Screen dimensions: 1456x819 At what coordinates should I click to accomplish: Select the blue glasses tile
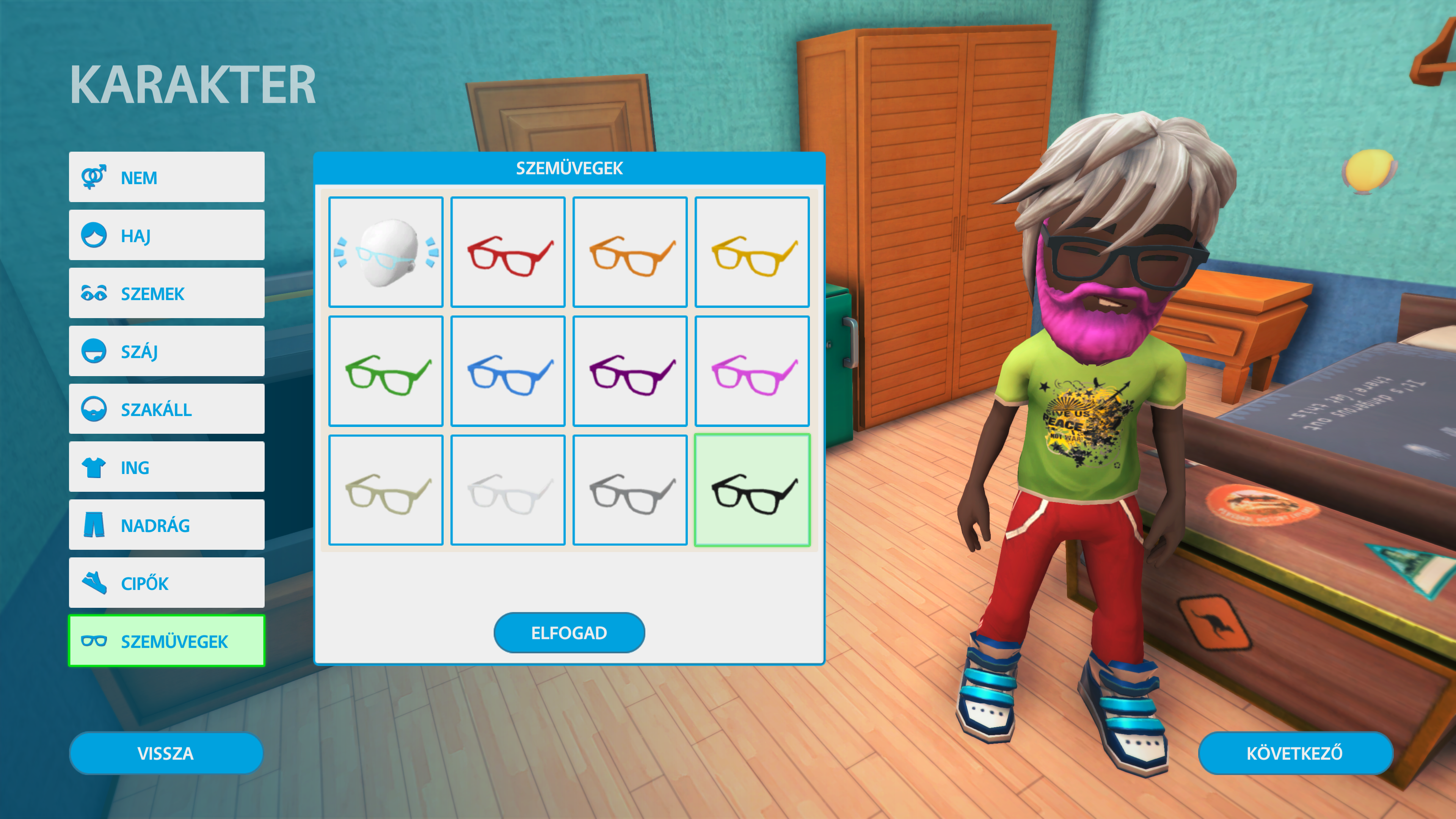click(508, 371)
